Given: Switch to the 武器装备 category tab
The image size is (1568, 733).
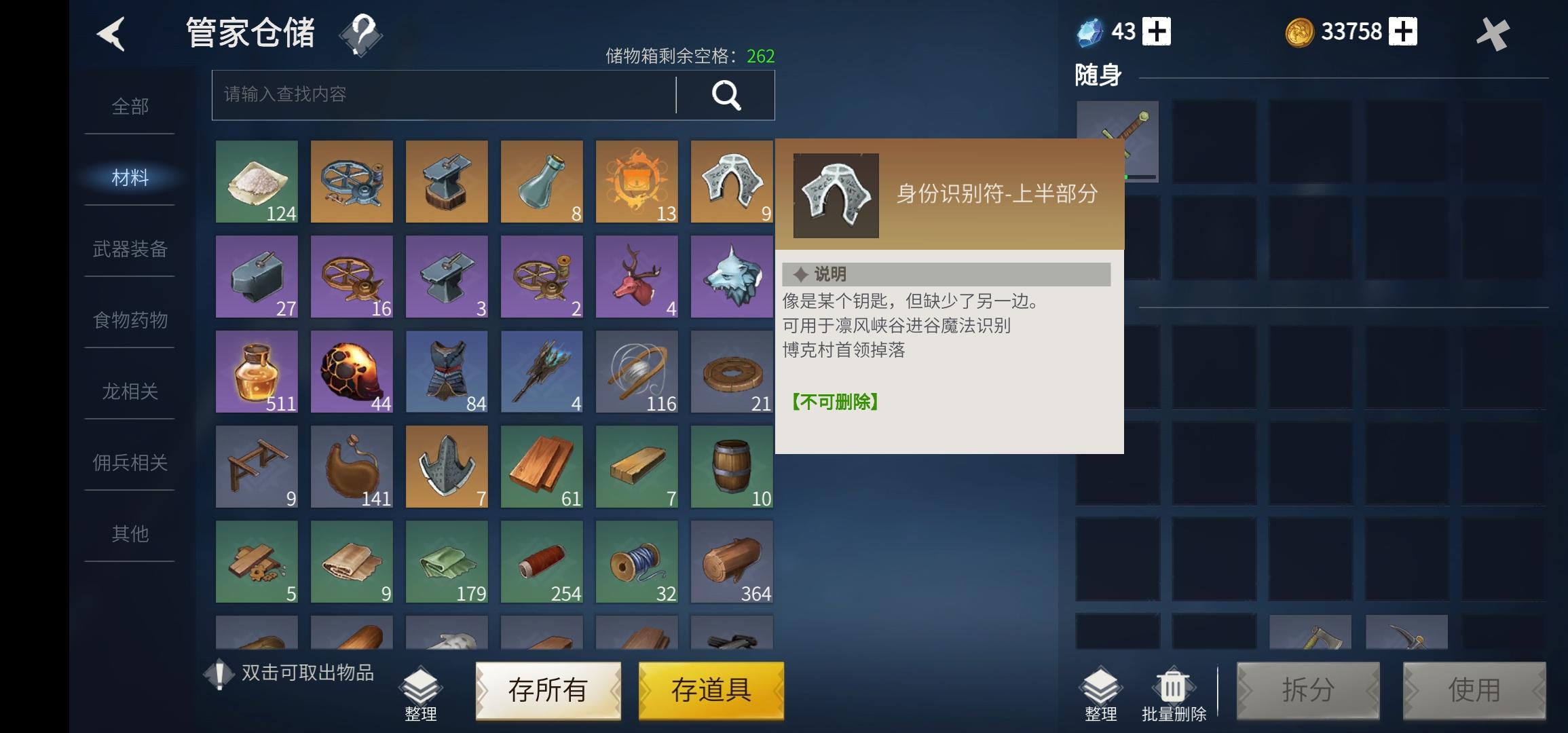Looking at the screenshot, I should (x=129, y=250).
